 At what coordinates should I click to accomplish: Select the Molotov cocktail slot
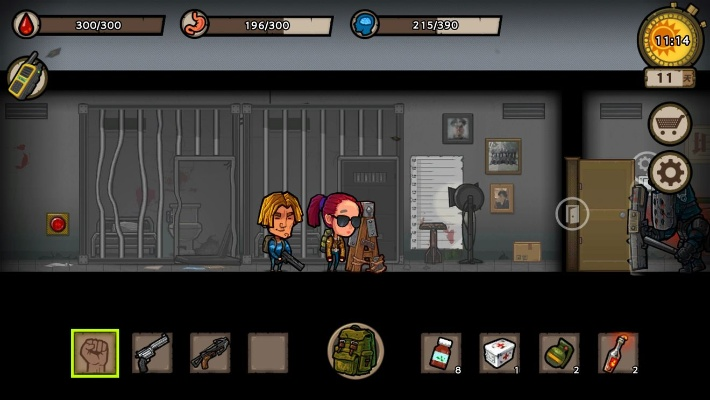618,353
